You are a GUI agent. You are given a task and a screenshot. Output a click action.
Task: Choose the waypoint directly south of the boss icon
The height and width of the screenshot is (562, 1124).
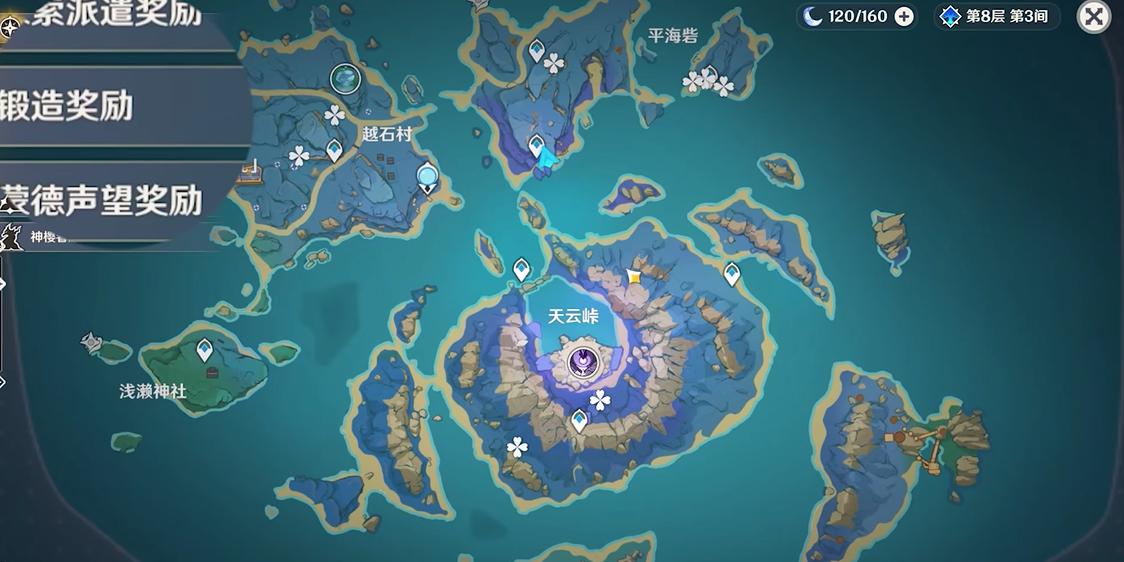(x=579, y=420)
